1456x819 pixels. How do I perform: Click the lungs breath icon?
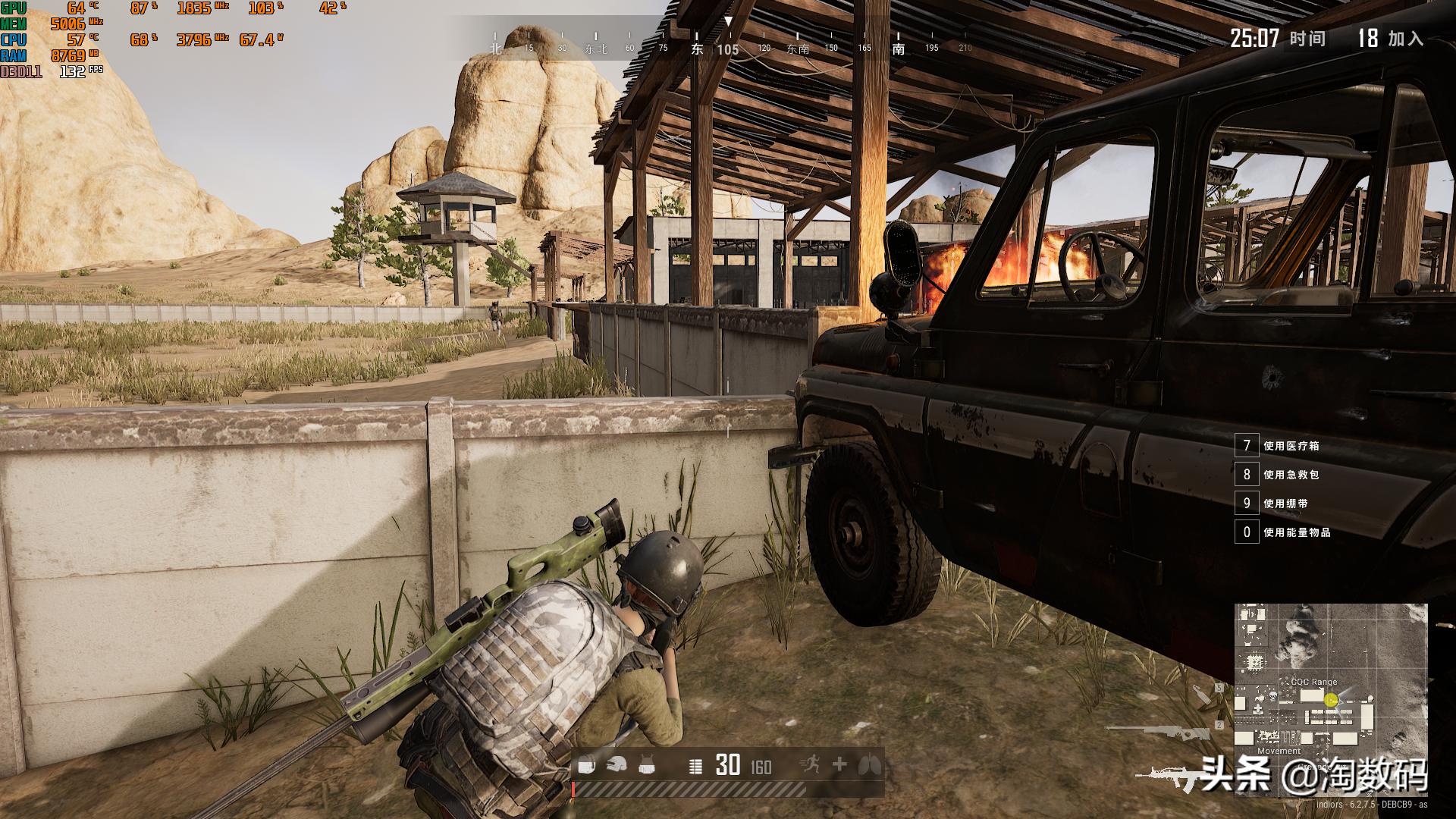click(869, 766)
